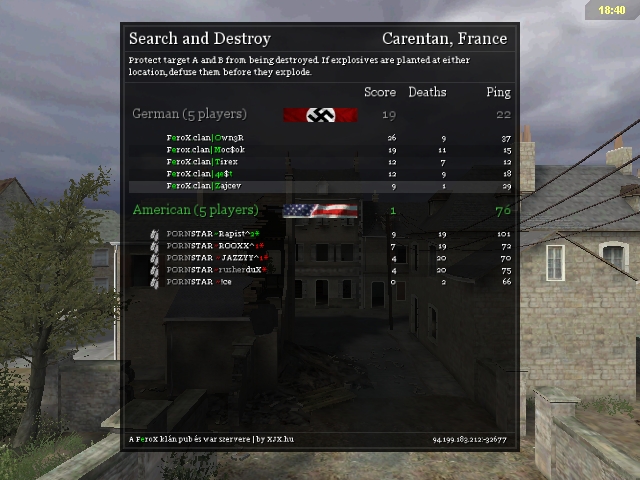This screenshot has width=640, height=480.
Task: Select the PORNSTAR rusherduX player row
Action: click(x=217, y=270)
